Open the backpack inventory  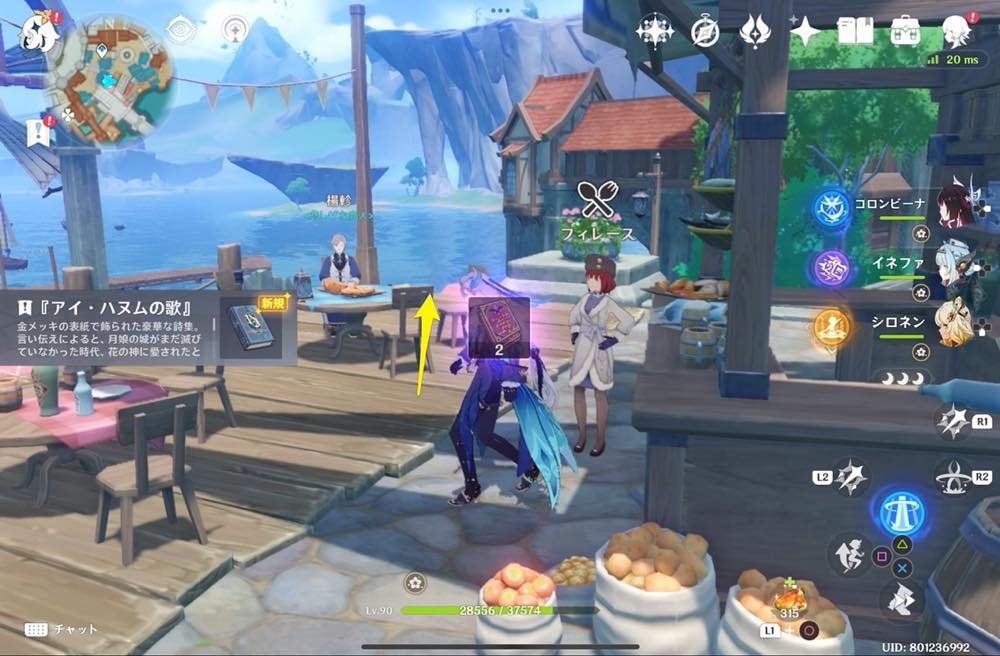click(906, 31)
